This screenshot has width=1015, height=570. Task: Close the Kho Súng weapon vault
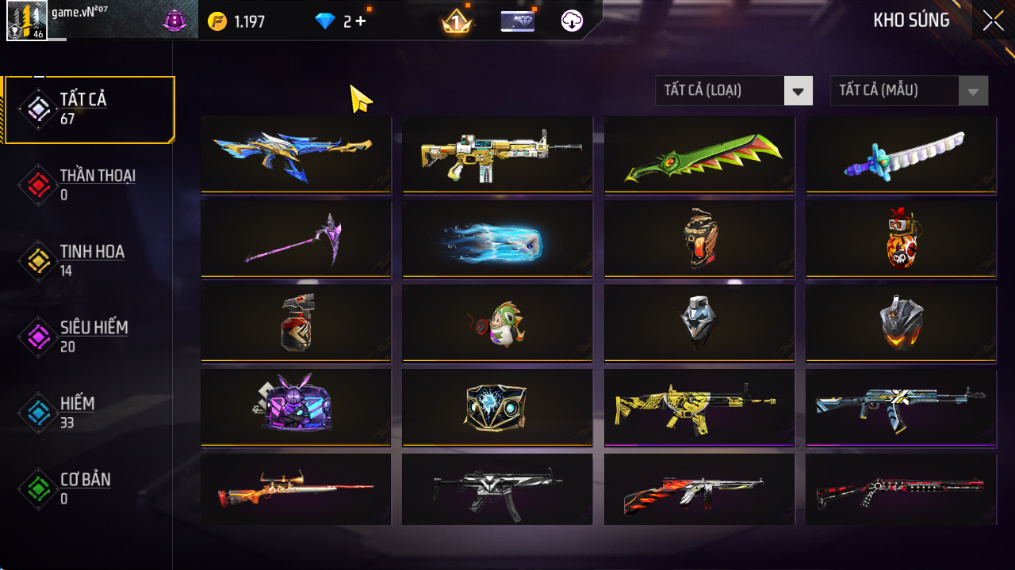[x=992, y=21]
